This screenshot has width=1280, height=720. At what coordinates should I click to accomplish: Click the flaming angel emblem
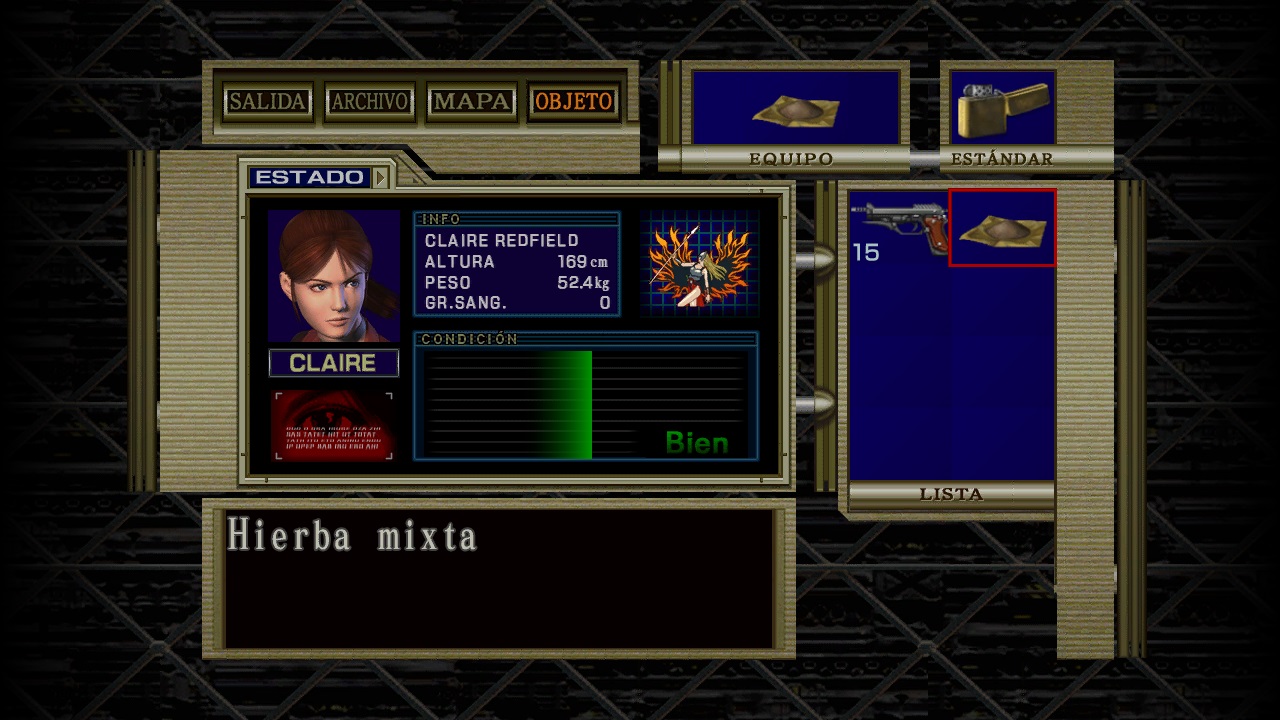[x=699, y=264]
